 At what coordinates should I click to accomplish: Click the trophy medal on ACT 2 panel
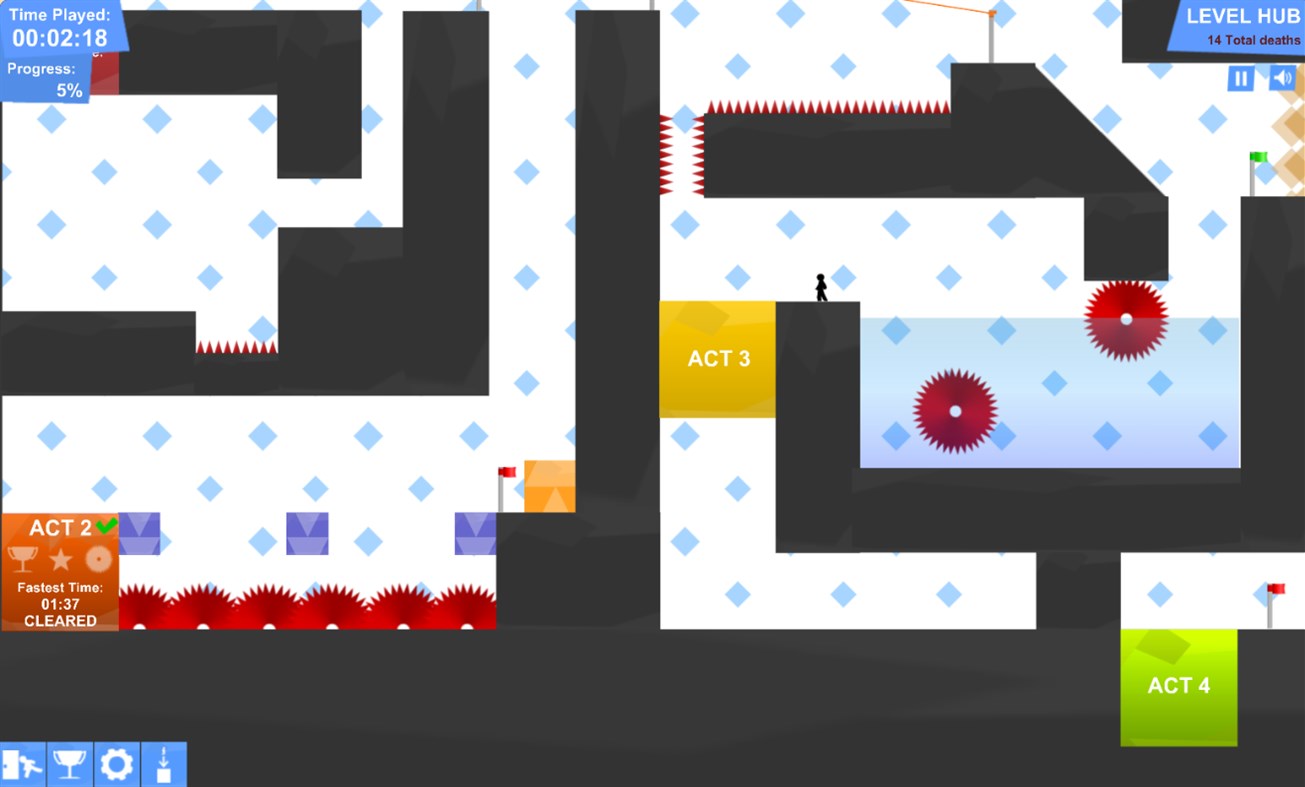(21, 557)
